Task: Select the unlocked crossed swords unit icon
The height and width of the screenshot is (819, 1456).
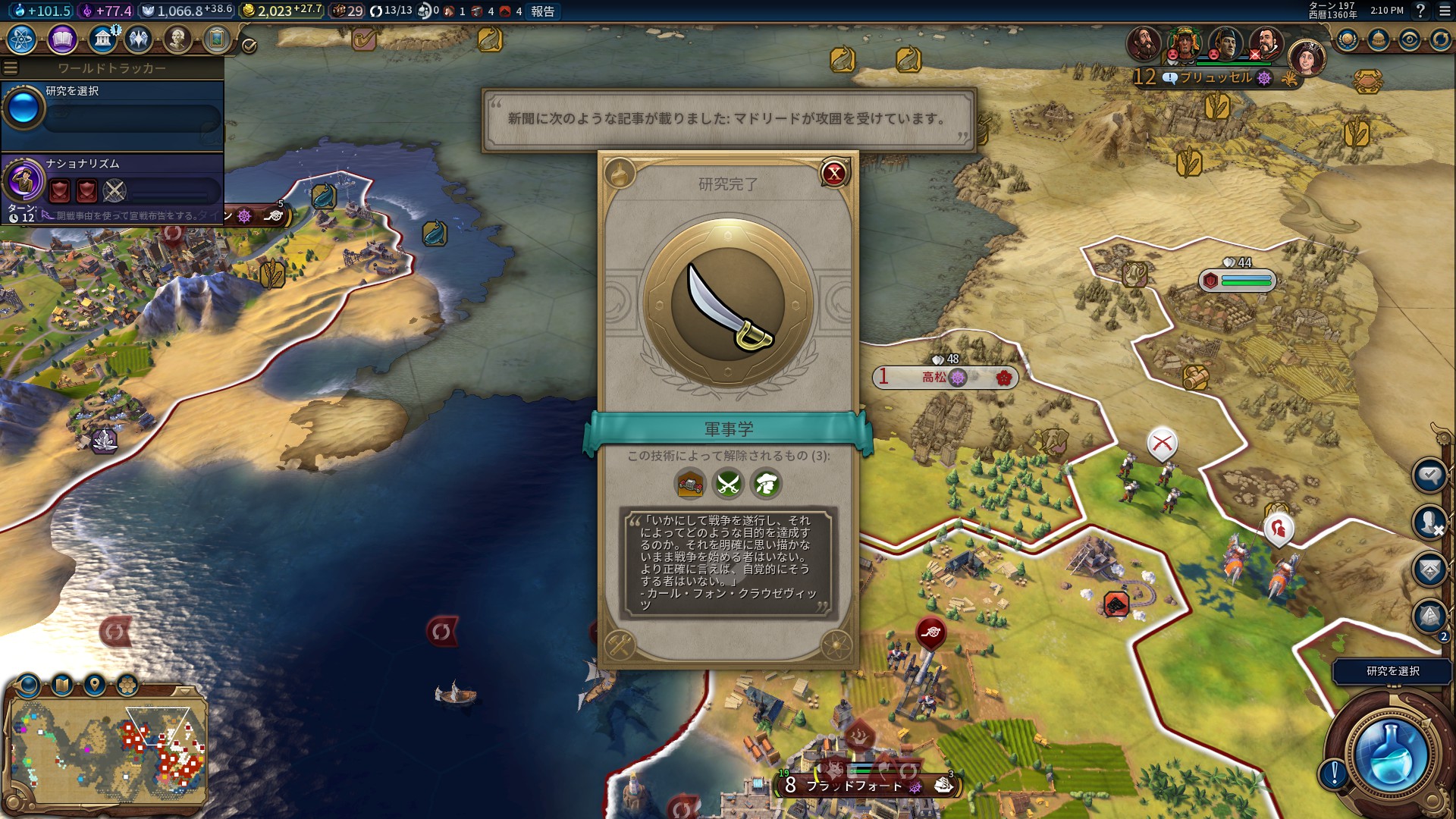Action: (x=728, y=484)
